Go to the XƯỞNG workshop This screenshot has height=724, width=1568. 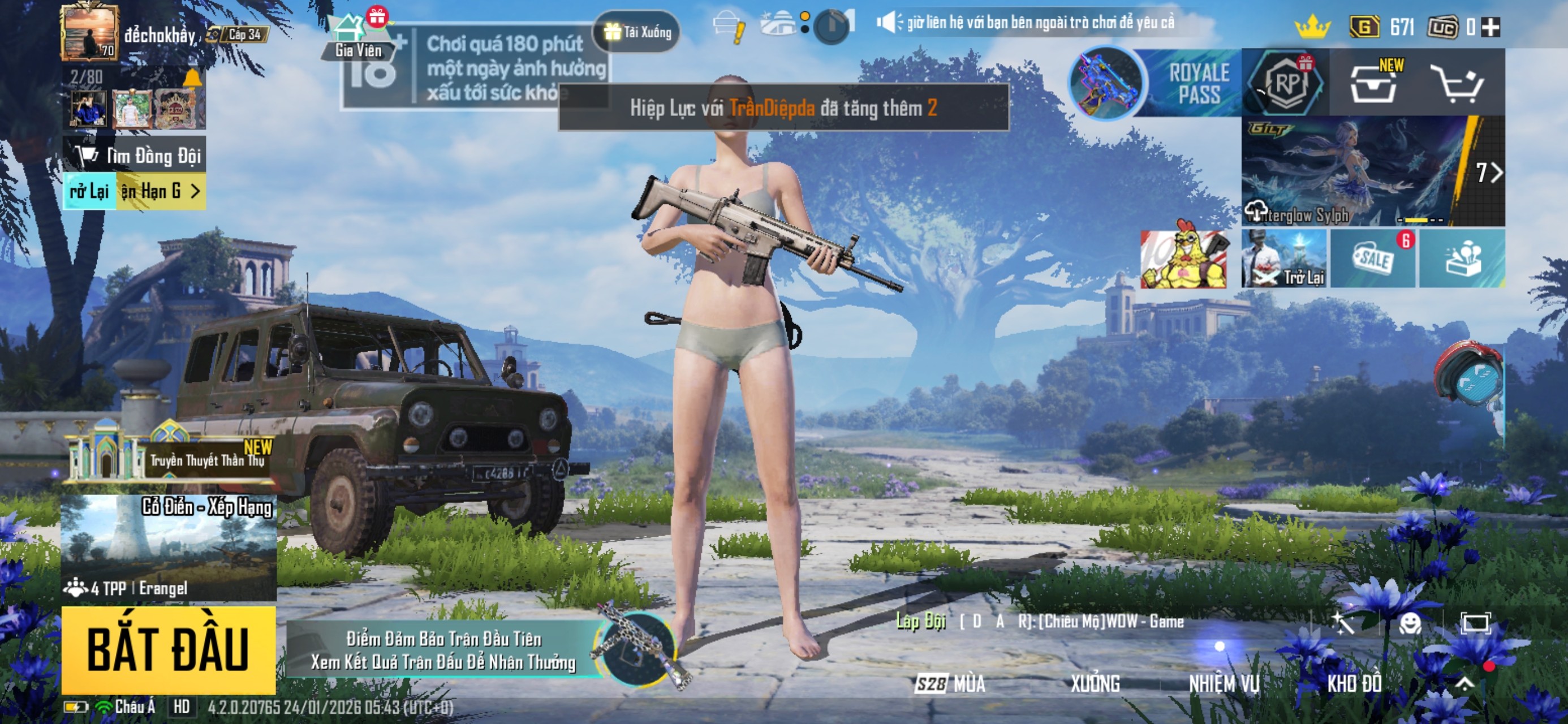tap(1095, 684)
